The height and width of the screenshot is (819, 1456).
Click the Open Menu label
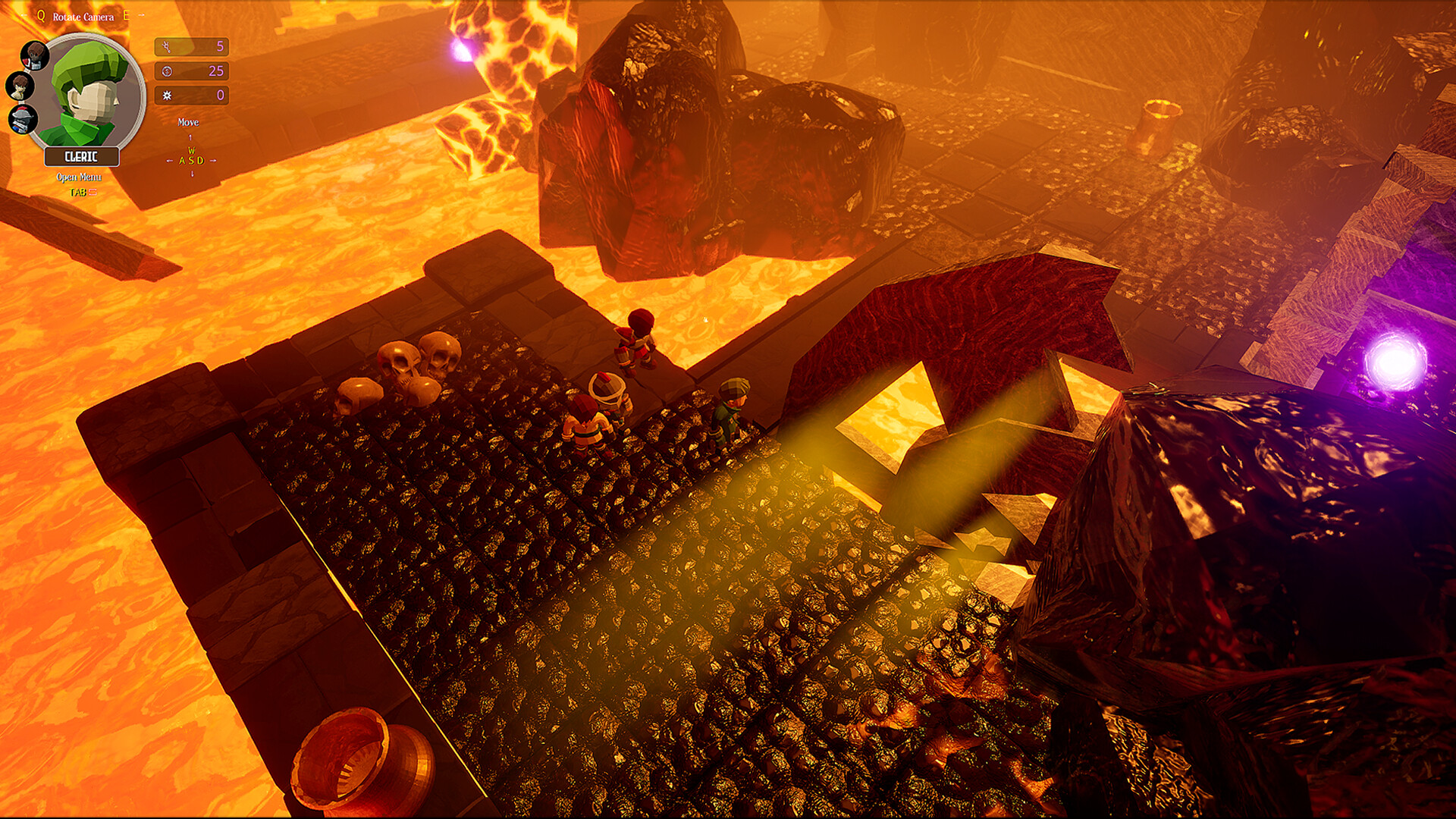79,177
